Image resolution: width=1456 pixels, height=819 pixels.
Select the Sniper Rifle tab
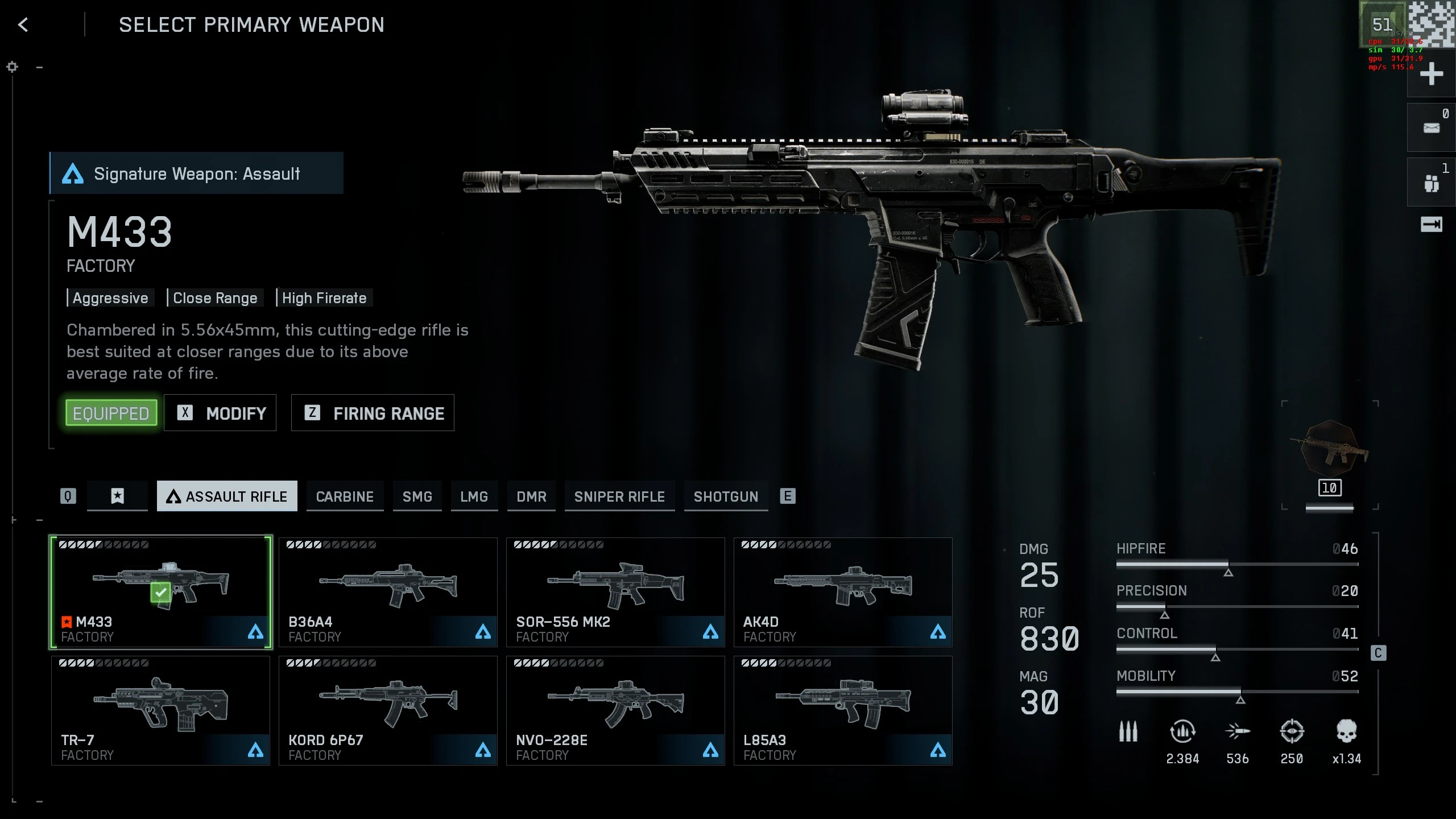pos(619,497)
